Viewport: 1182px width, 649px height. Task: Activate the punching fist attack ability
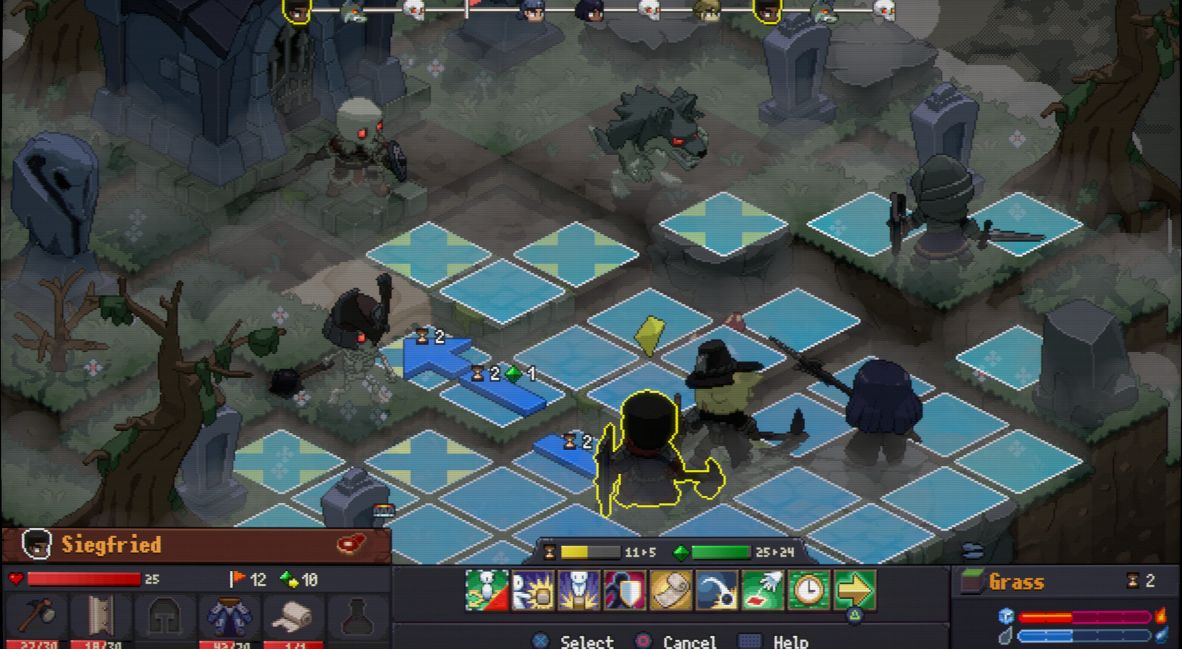coord(533,590)
